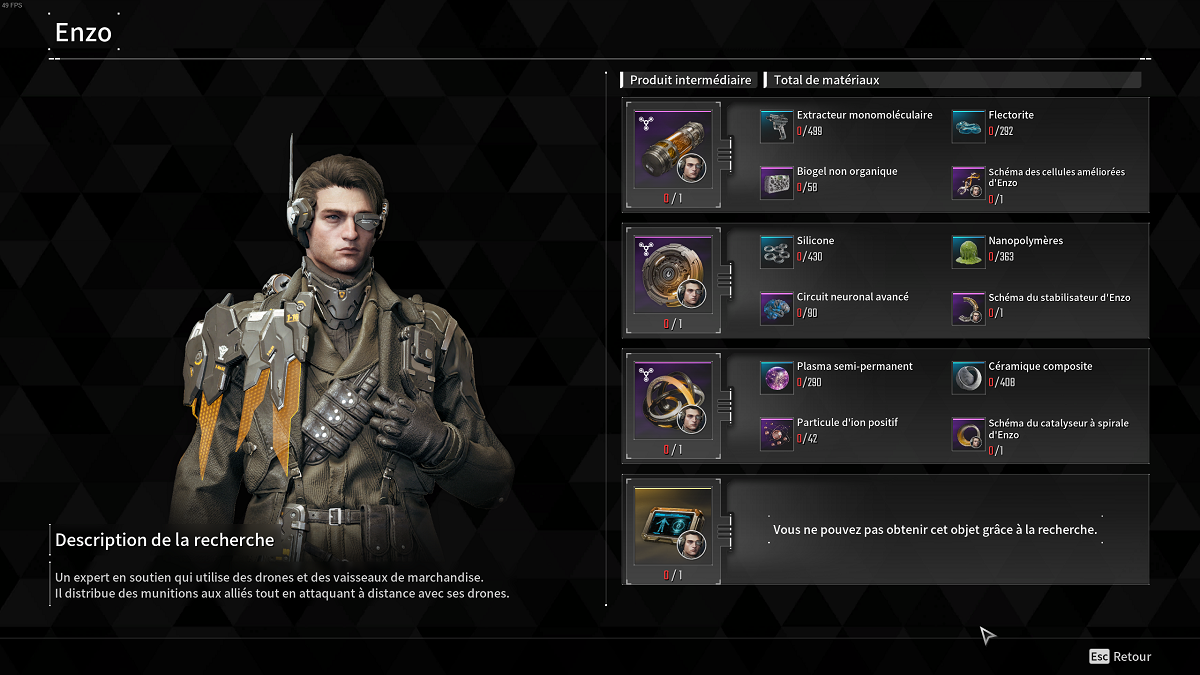
Task: Select the Silicone material icon
Action: click(x=776, y=253)
